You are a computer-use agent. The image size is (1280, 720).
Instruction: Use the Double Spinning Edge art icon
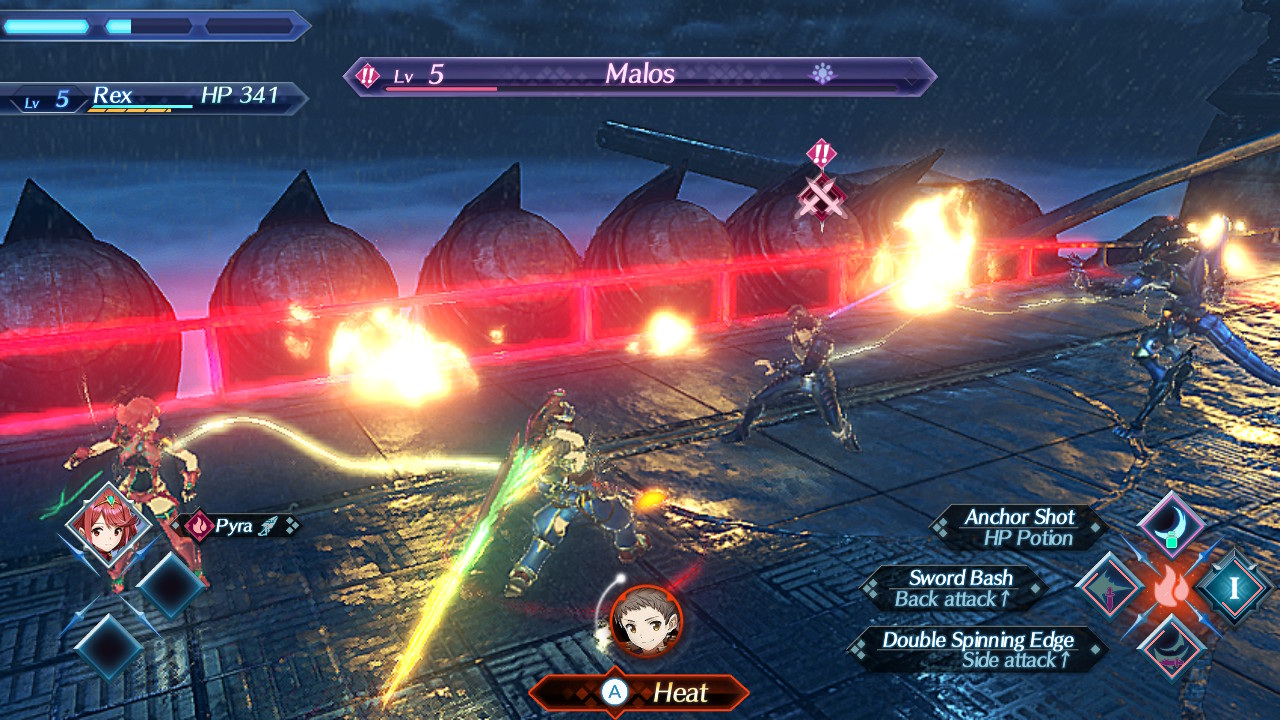1171,646
